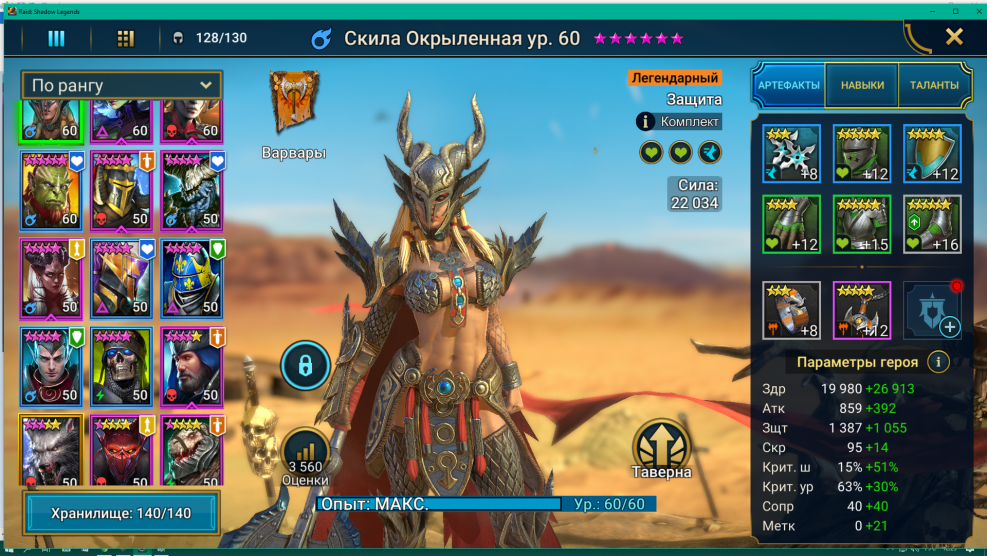The image size is (987, 556).
Task: Close the champion screen with the X
Action: [954, 37]
